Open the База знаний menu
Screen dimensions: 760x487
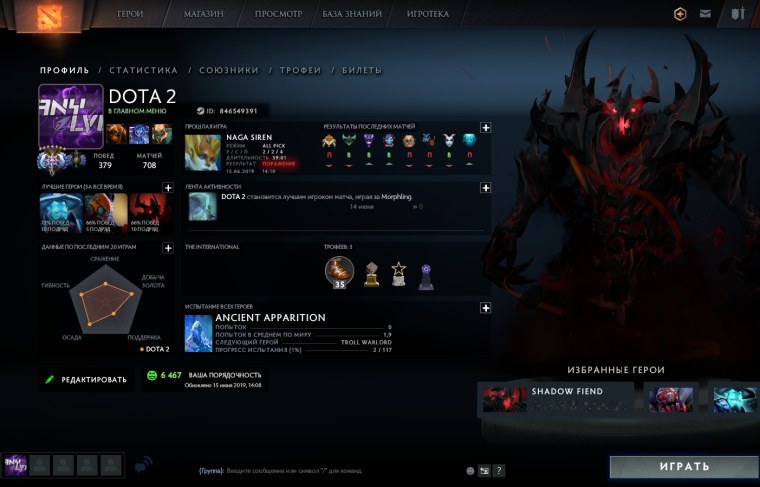[x=354, y=15]
